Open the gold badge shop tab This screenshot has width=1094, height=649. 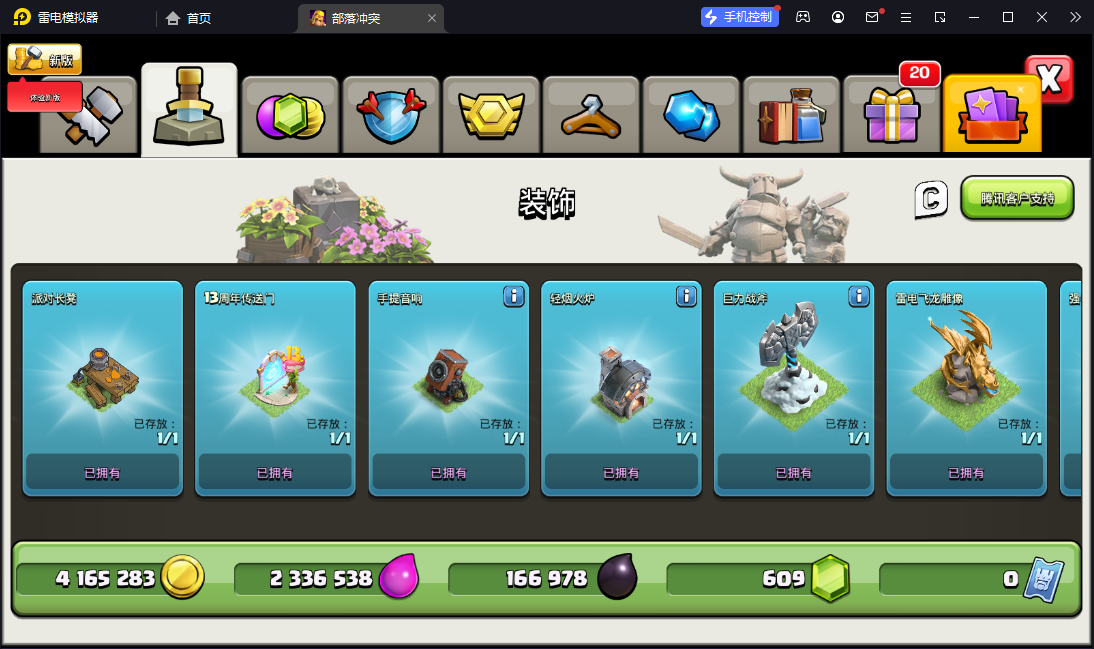point(491,116)
